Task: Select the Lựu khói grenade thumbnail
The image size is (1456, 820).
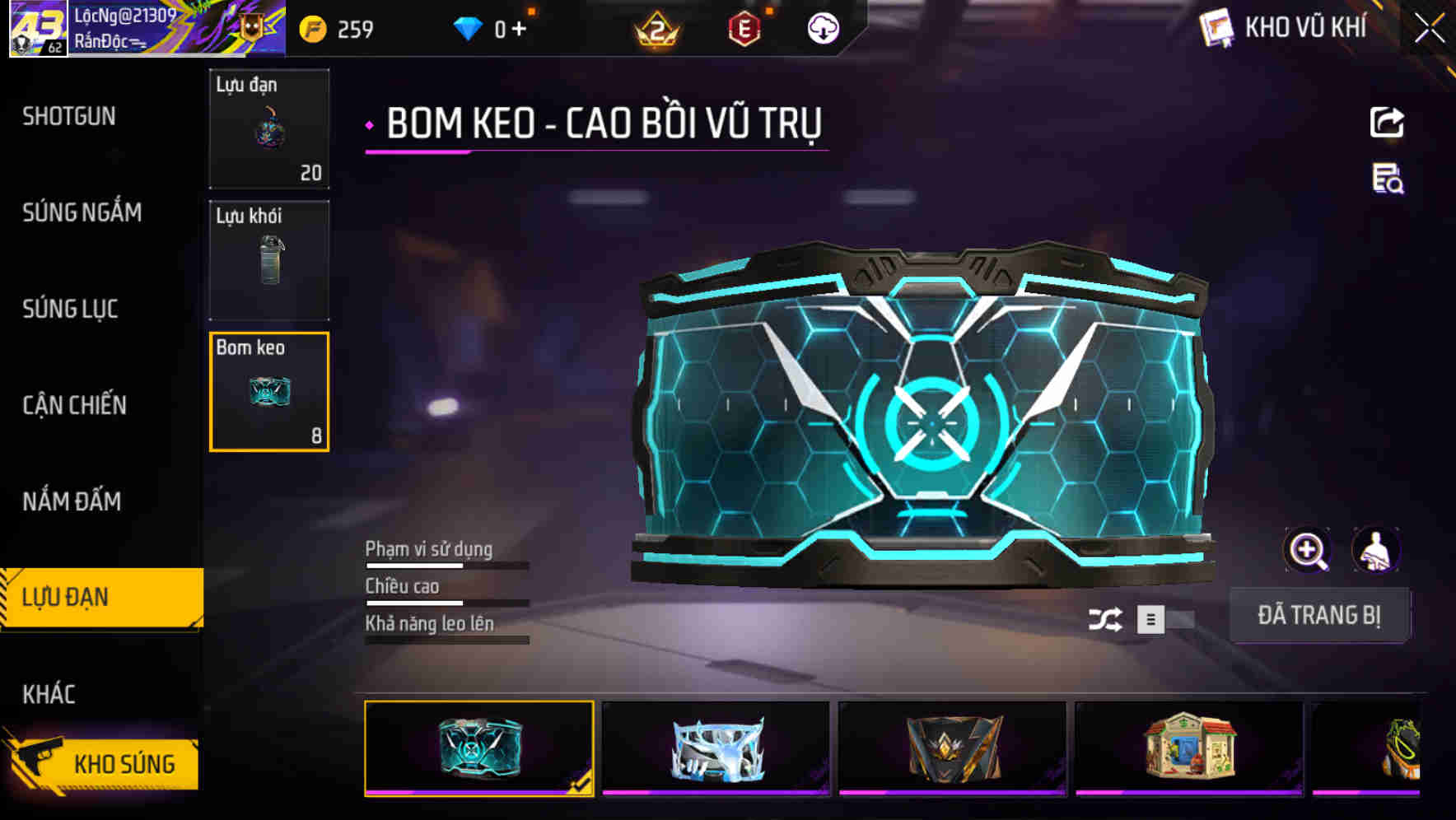Action: click(x=269, y=262)
